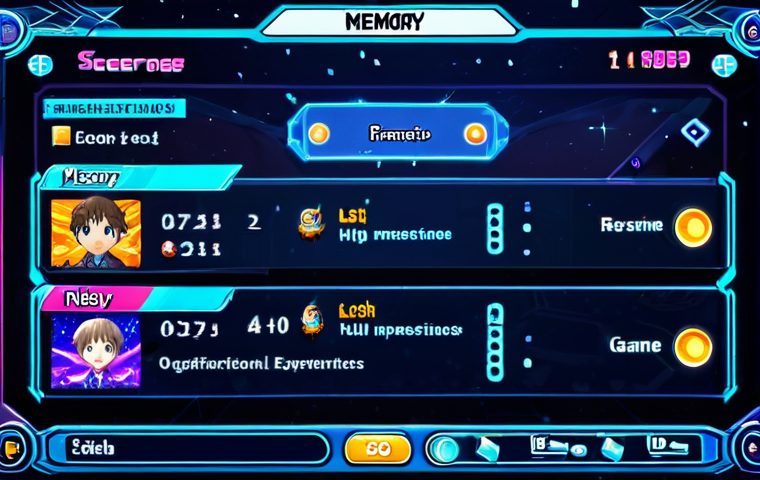Click the rocket icon in the first row
760x480 pixels.
point(311,224)
